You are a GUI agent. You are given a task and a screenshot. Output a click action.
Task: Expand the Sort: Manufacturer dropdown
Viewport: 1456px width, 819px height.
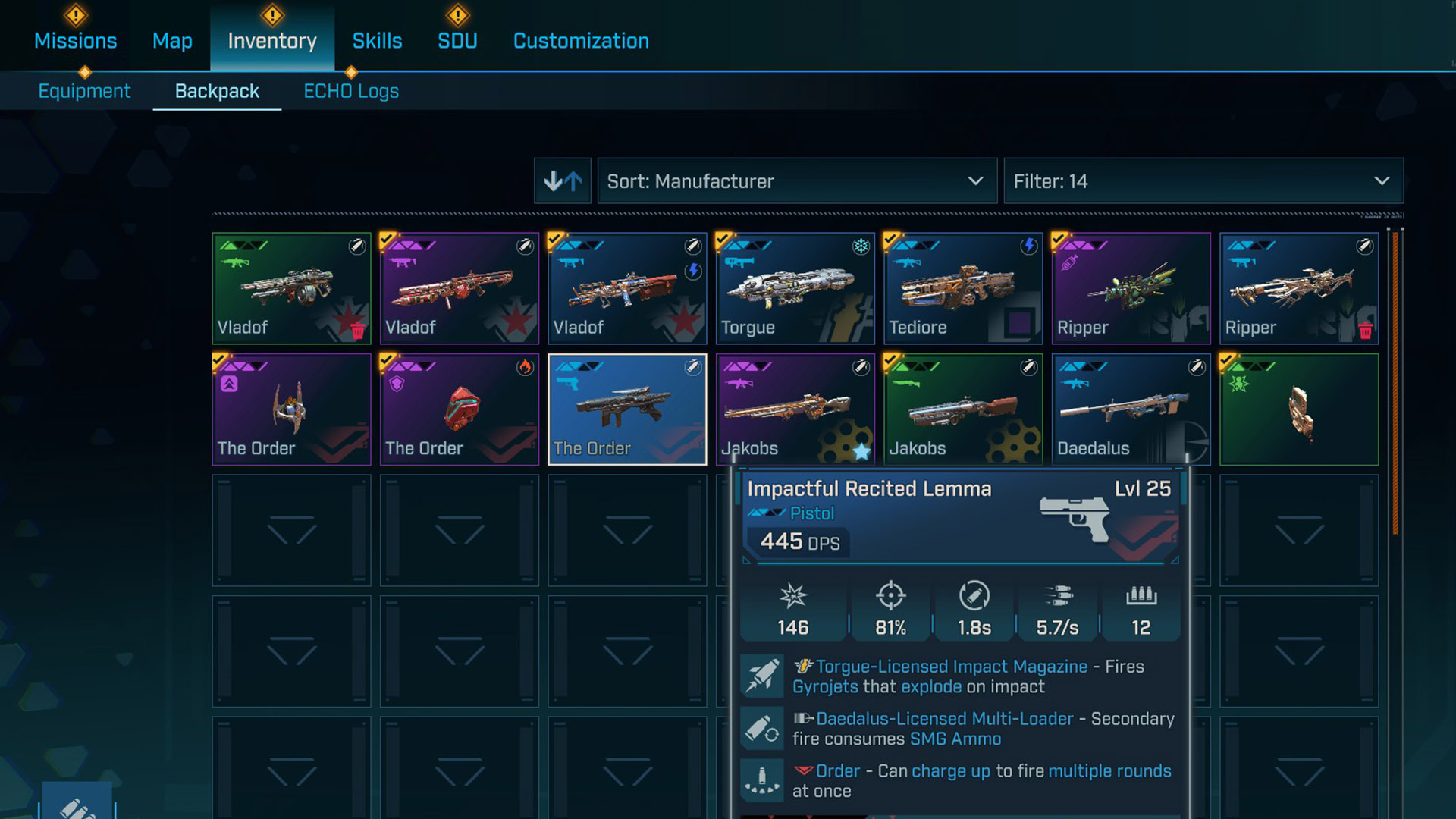[x=796, y=181]
